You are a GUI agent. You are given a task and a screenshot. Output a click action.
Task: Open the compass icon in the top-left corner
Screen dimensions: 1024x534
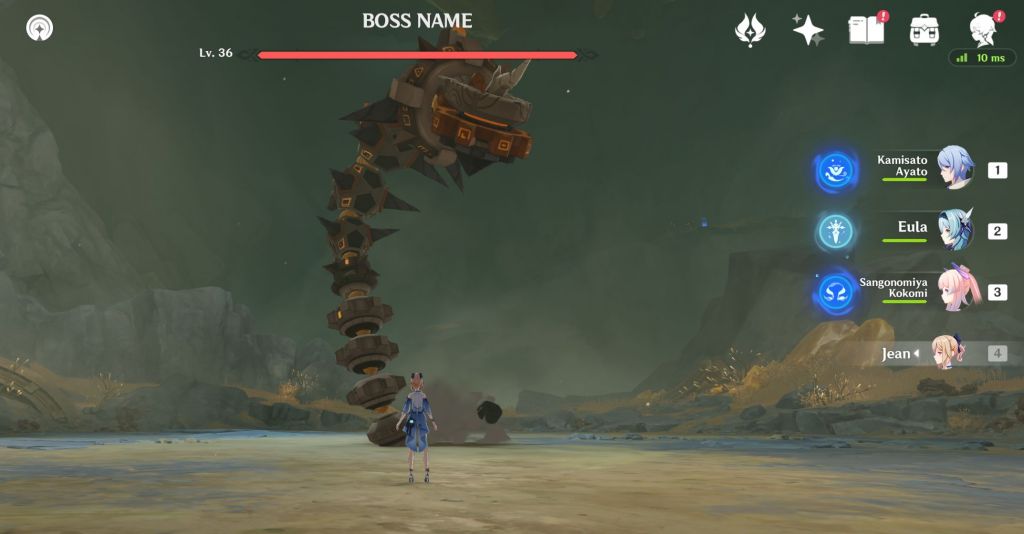(40, 28)
